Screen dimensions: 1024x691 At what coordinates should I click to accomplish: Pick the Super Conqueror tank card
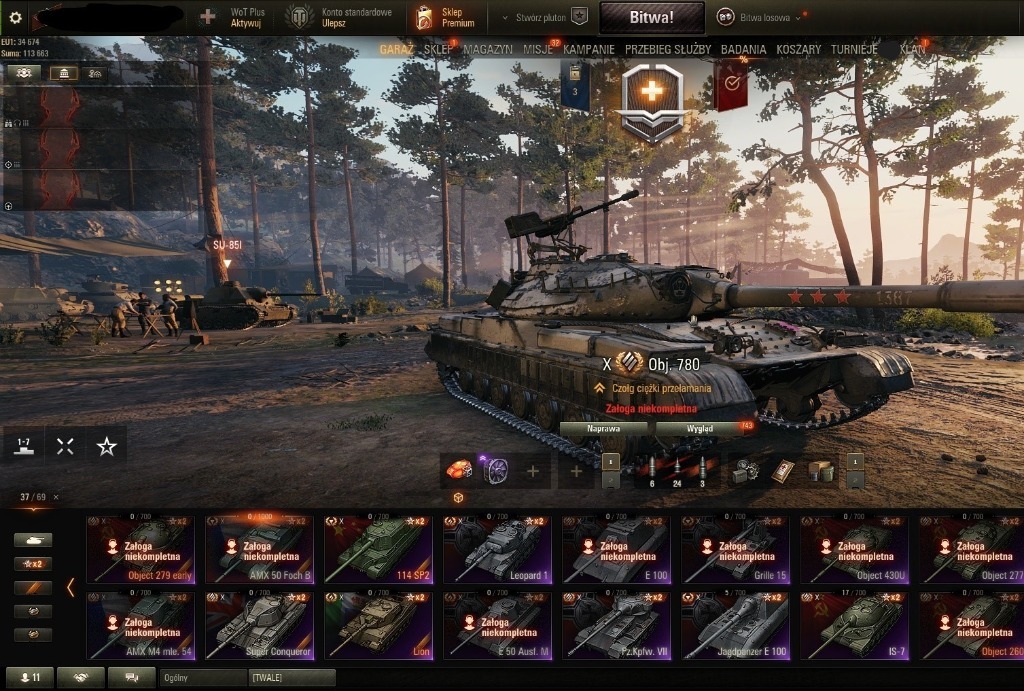[x=259, y=625]
